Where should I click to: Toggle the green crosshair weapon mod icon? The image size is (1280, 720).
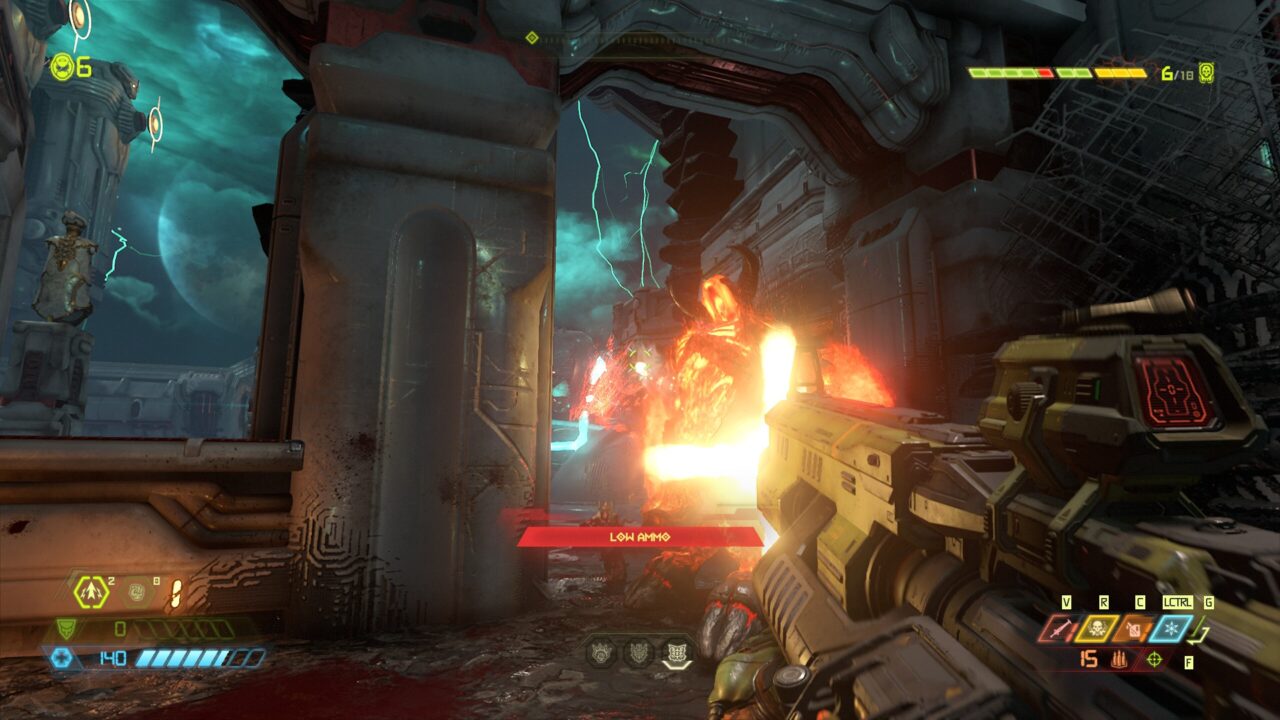point(1155,659)
